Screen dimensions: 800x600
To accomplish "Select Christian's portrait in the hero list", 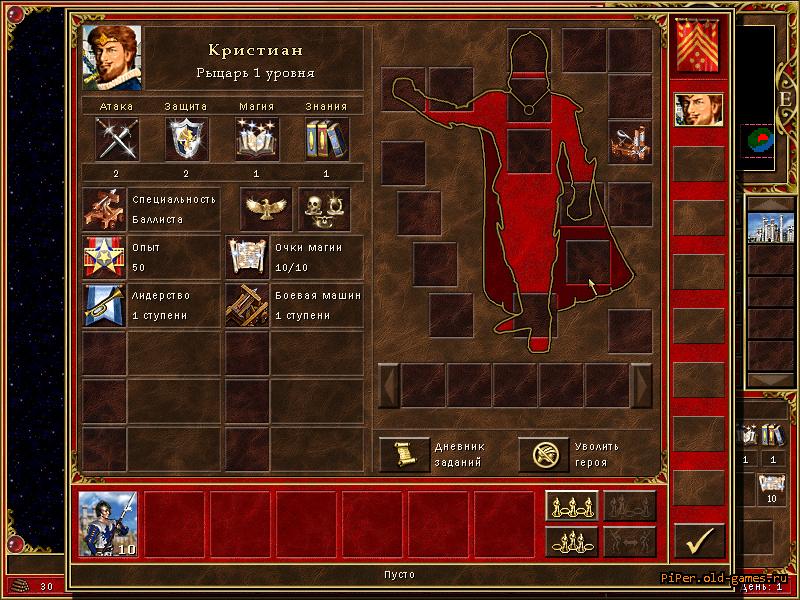I will [698, 111].
